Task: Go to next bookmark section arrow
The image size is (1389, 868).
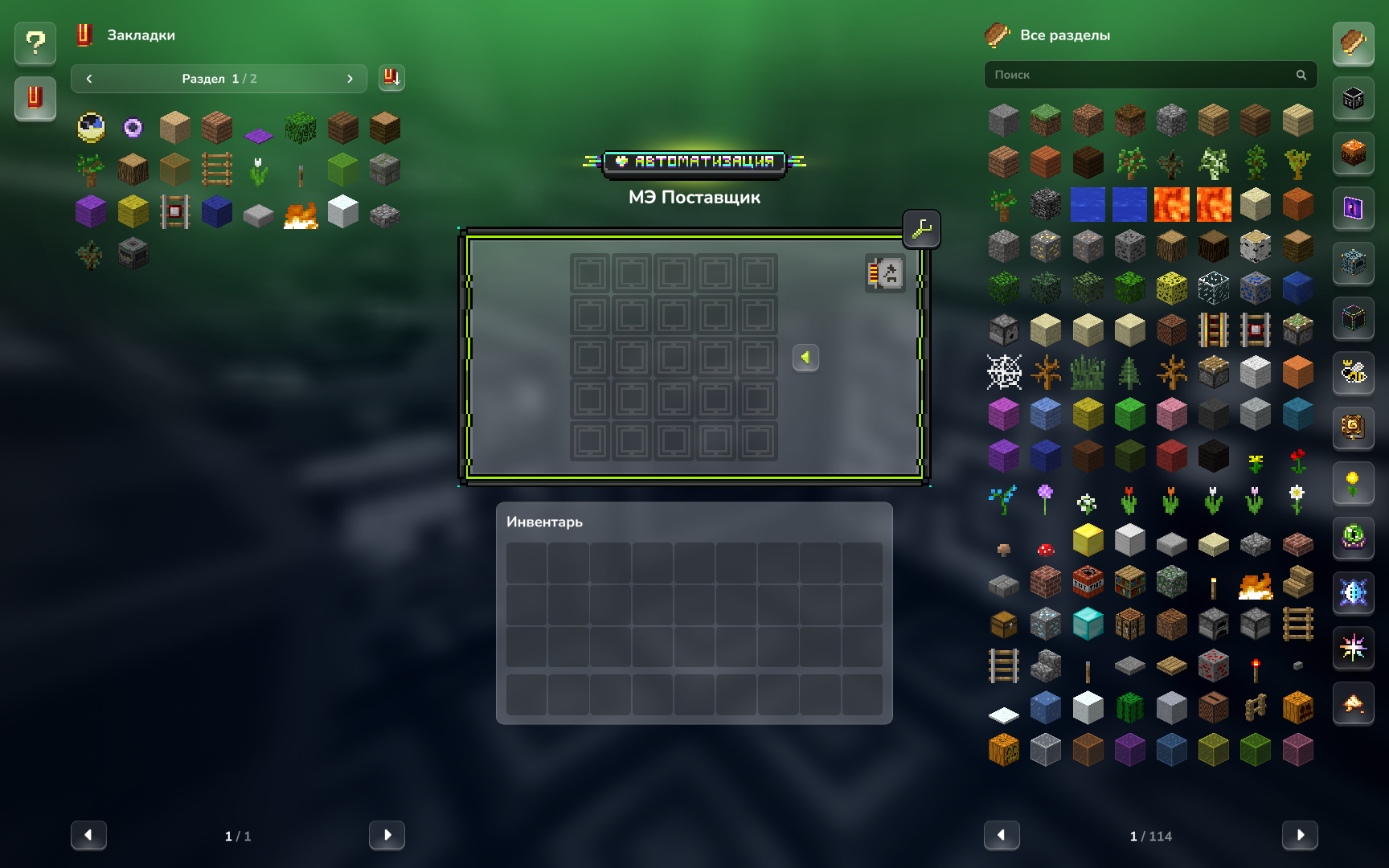Action: pos(350,79)
